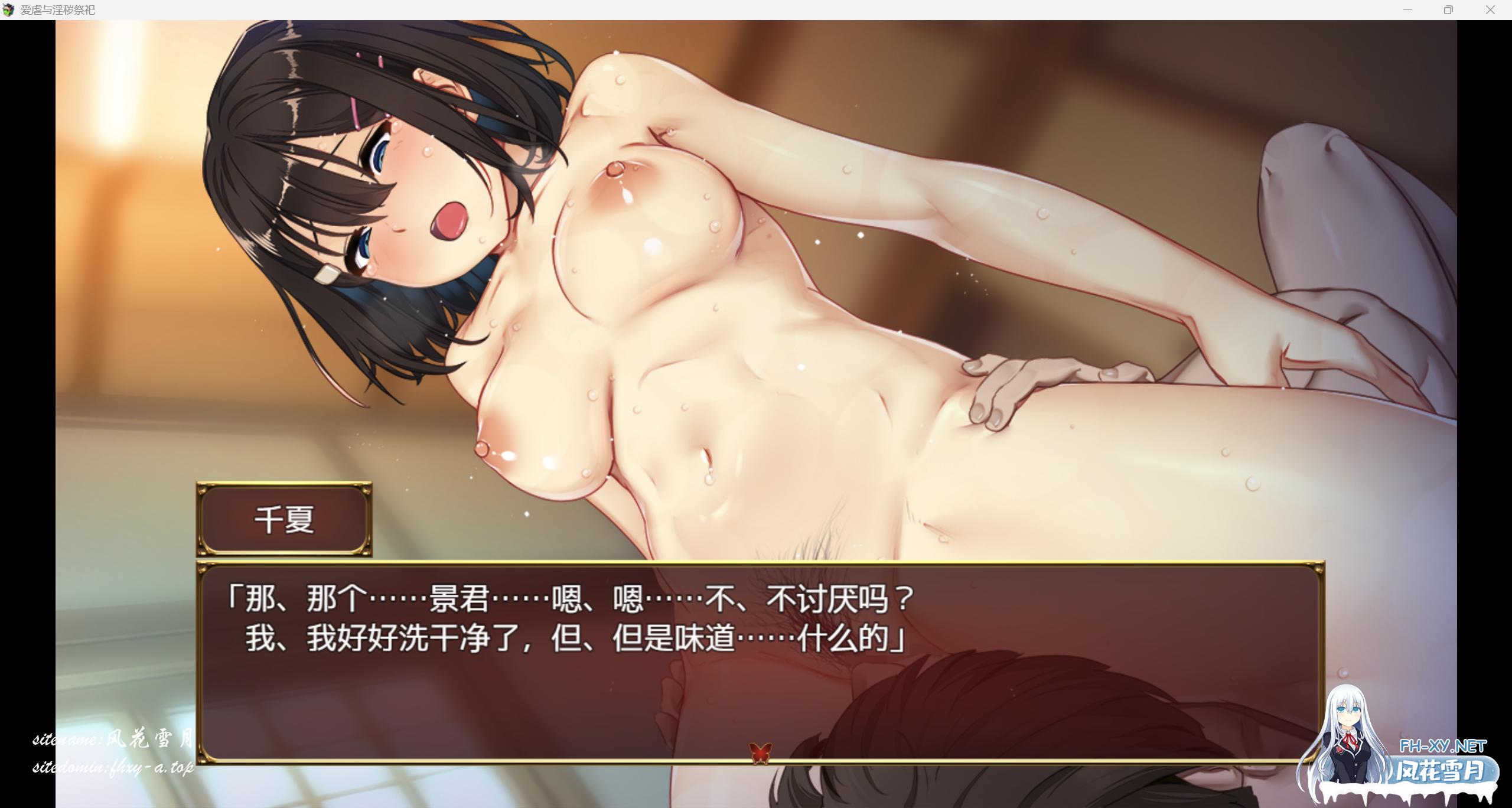Click the minimize icon on the title bar
The height and width of the screenshot is (808, 1512).
point(1407,9)
